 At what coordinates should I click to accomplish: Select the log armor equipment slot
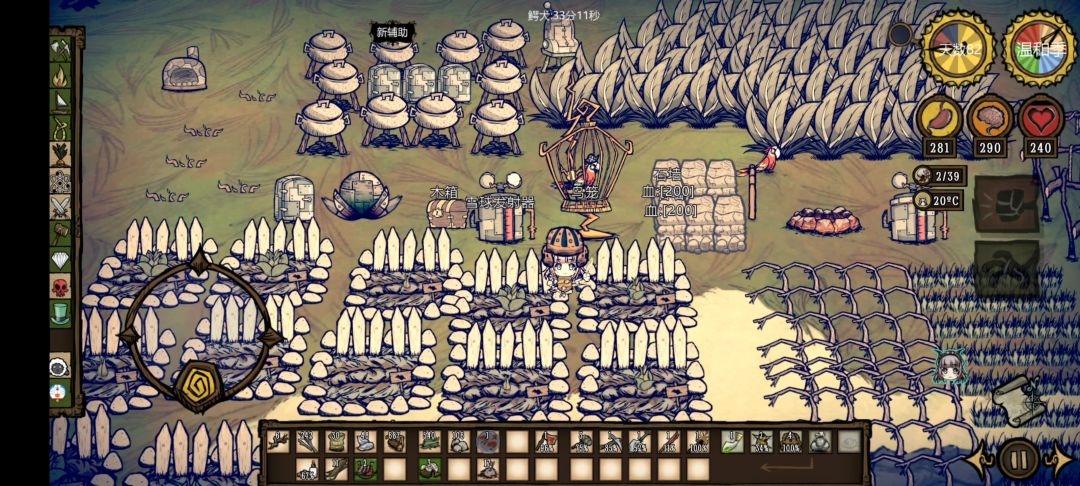tap(790, 441)
